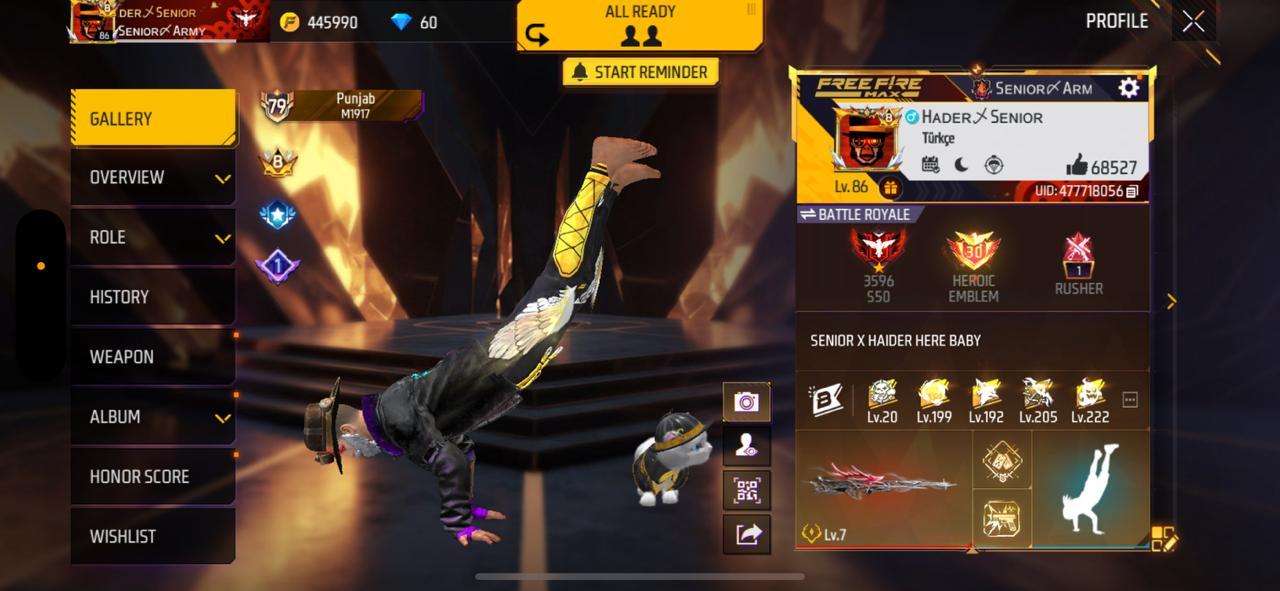
Task: Expand the Overview section
Action: click(153, 178)
